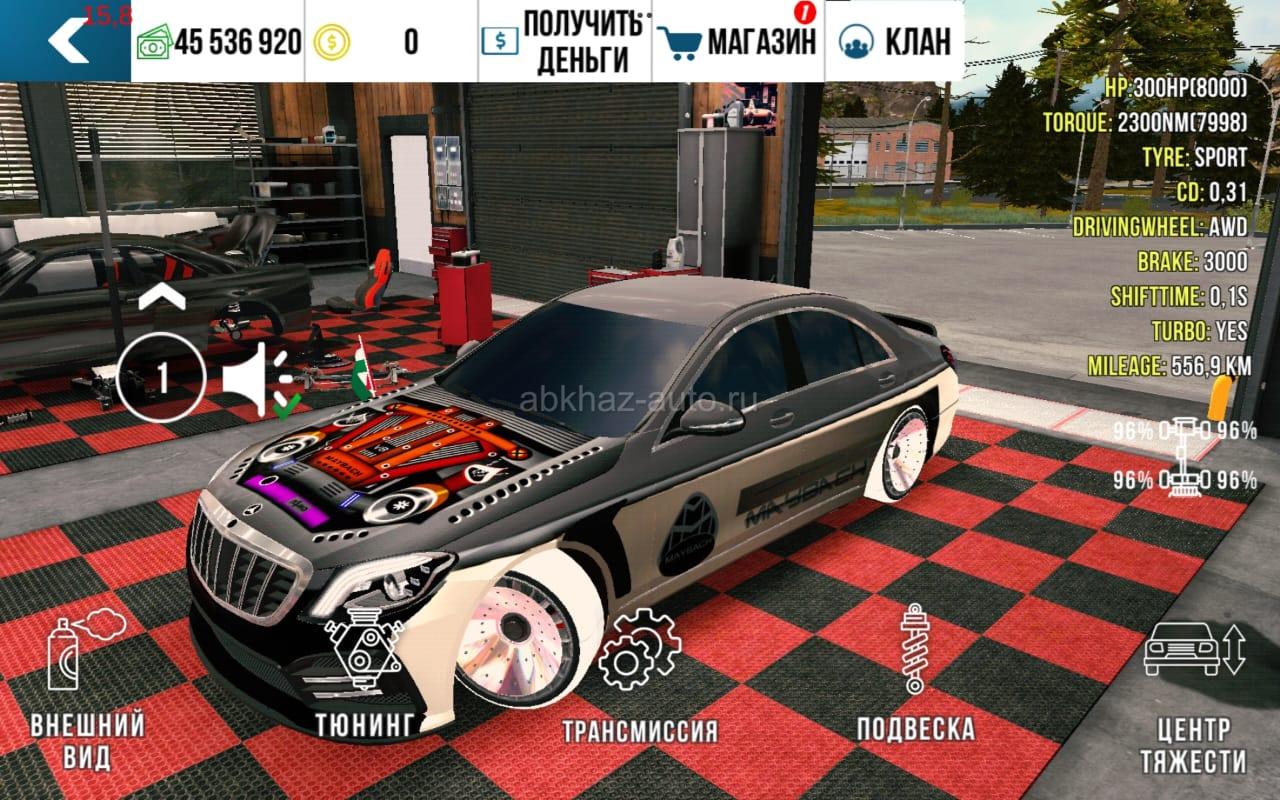This screenshot has width=1280, height=800.
Task: Open the Трансмиссия gearbox settings
Action: (639, 678)
